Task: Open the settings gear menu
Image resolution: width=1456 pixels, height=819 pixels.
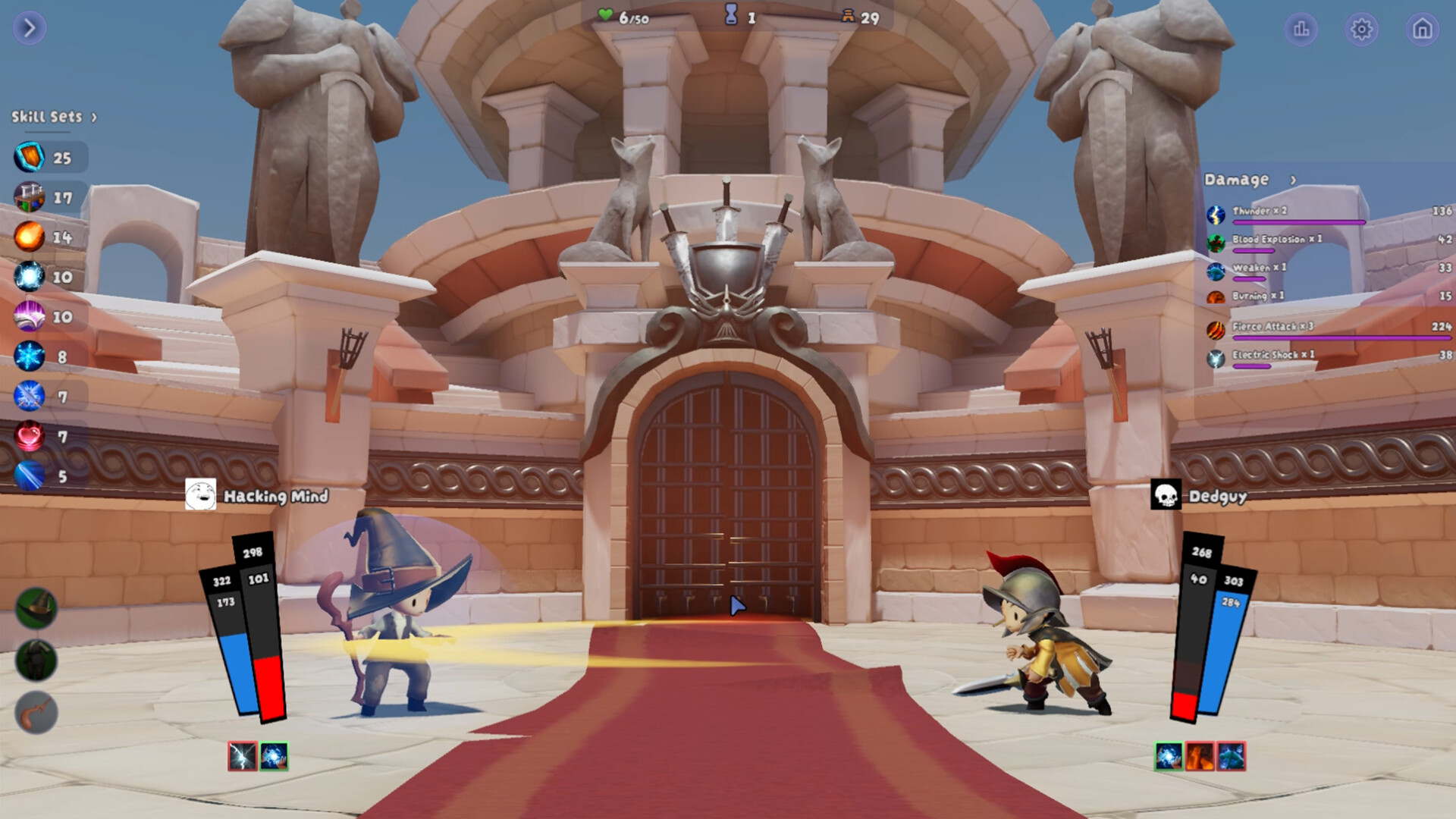Action: [x=1363, y=28]
